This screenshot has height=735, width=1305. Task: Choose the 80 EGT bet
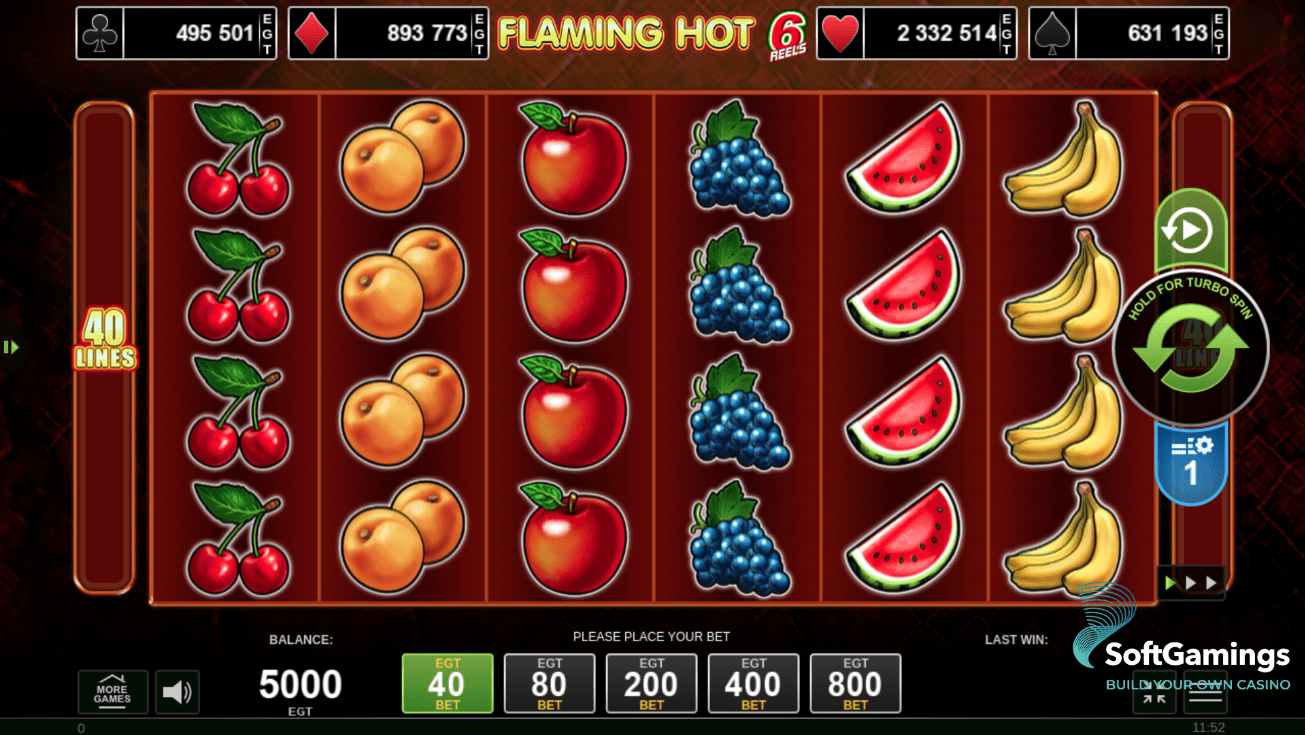click(x=549, y=683)
